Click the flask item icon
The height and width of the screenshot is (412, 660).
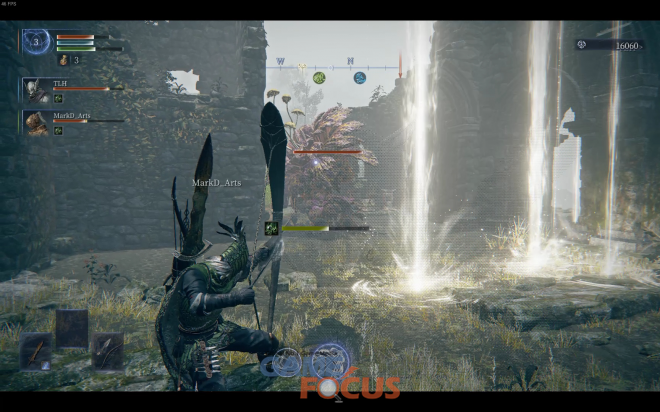(x=62, y=60)
